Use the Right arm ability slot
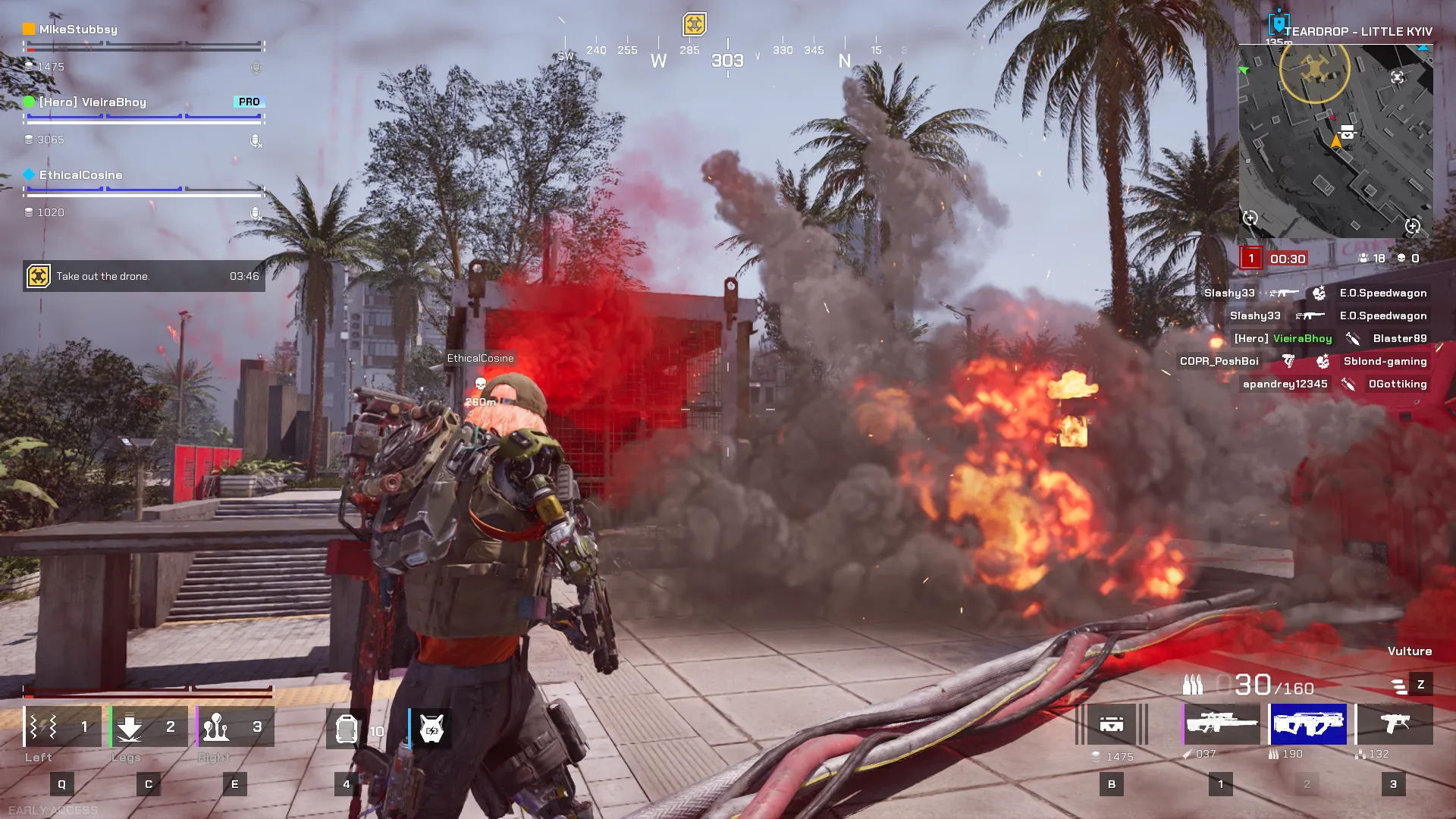The width and height of the screenshot is (1456, 819). tap(235, 726)
